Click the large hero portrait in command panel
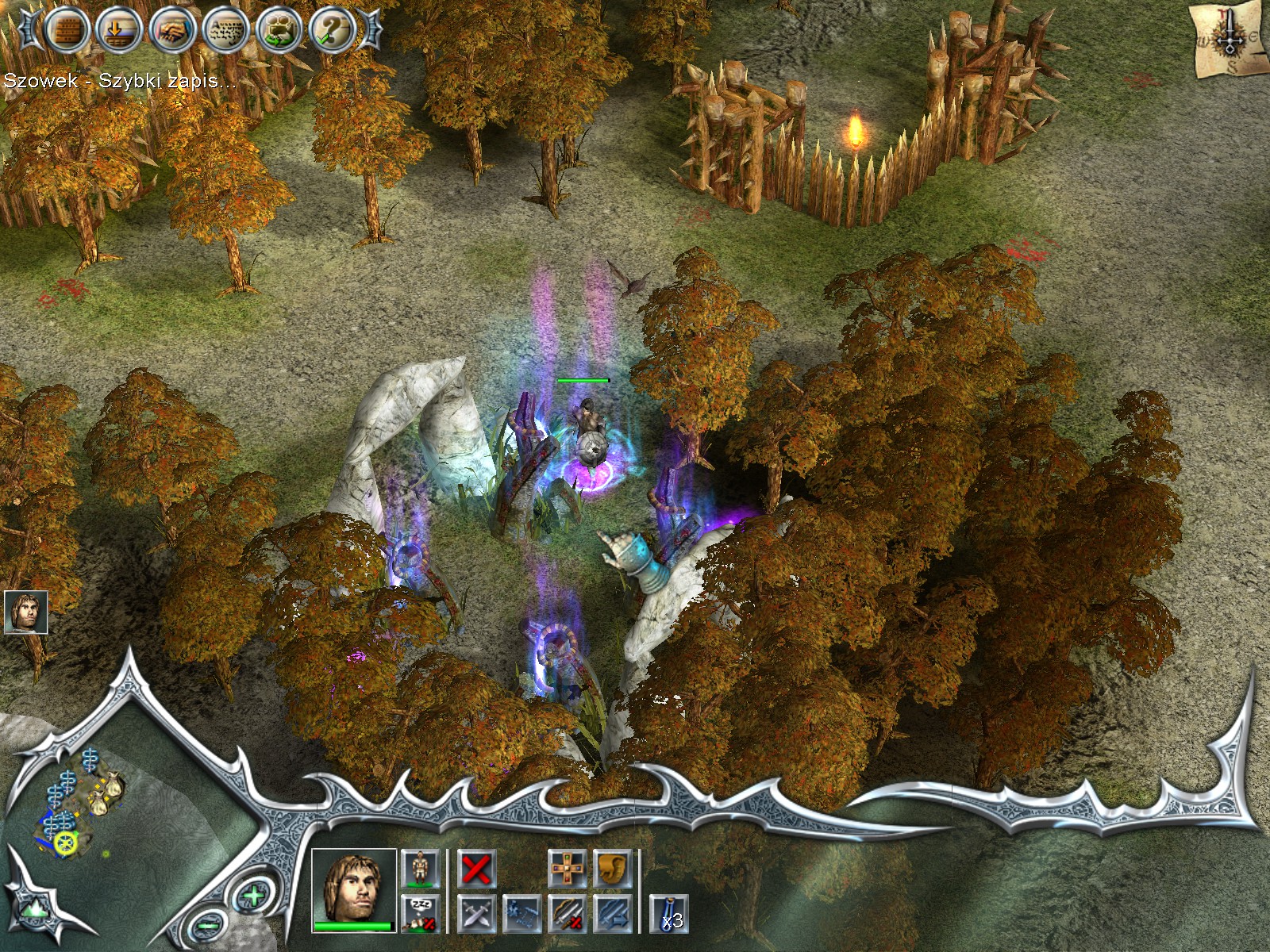This screenshot has height=952, width=1270. [353, 889]
